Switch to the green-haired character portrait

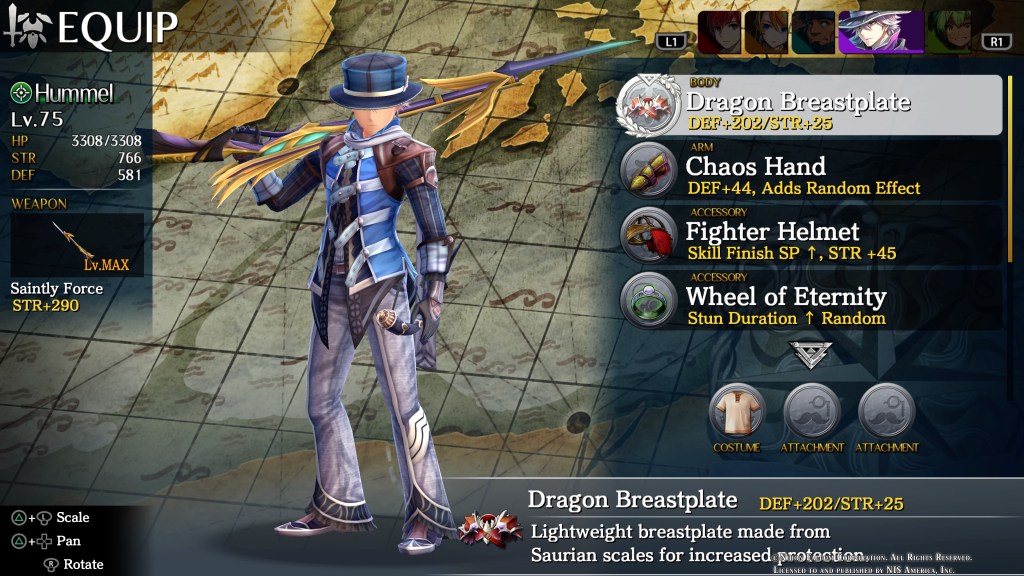[946, 33]
